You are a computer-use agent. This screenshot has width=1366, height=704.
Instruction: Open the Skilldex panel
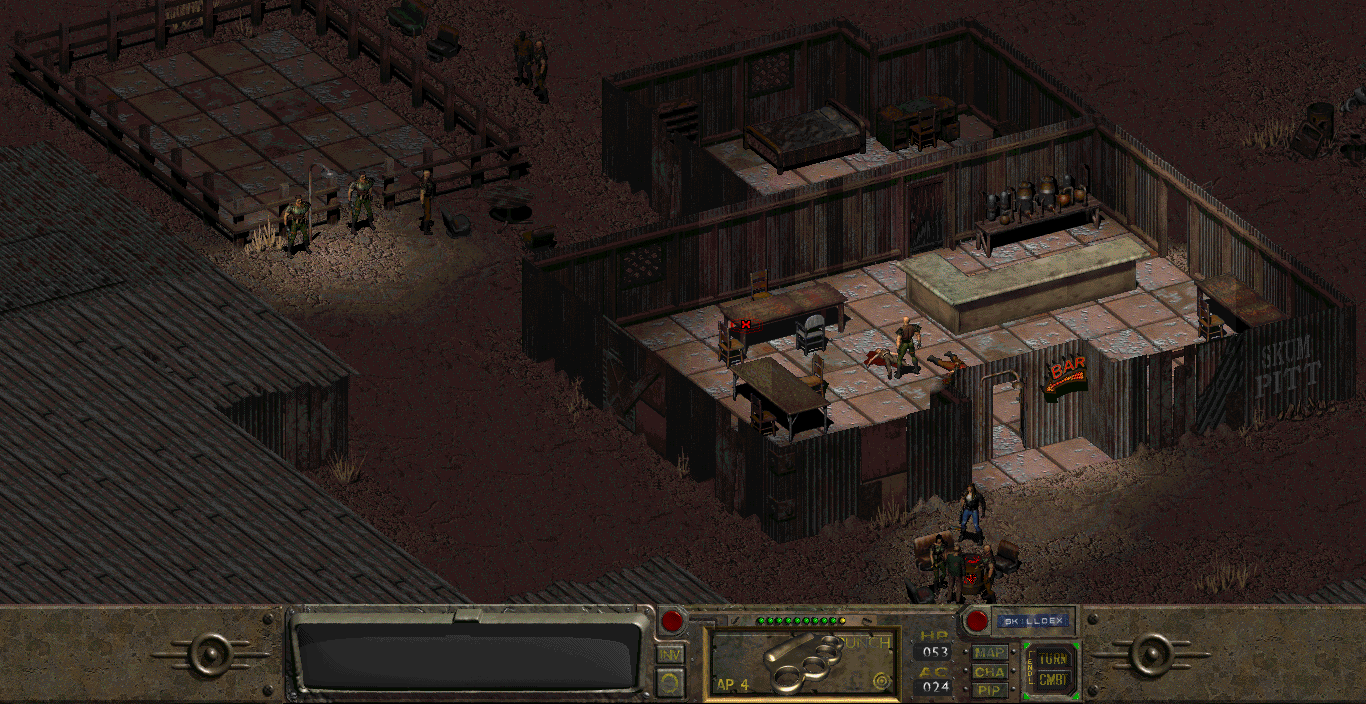(x=1033, y=621)
